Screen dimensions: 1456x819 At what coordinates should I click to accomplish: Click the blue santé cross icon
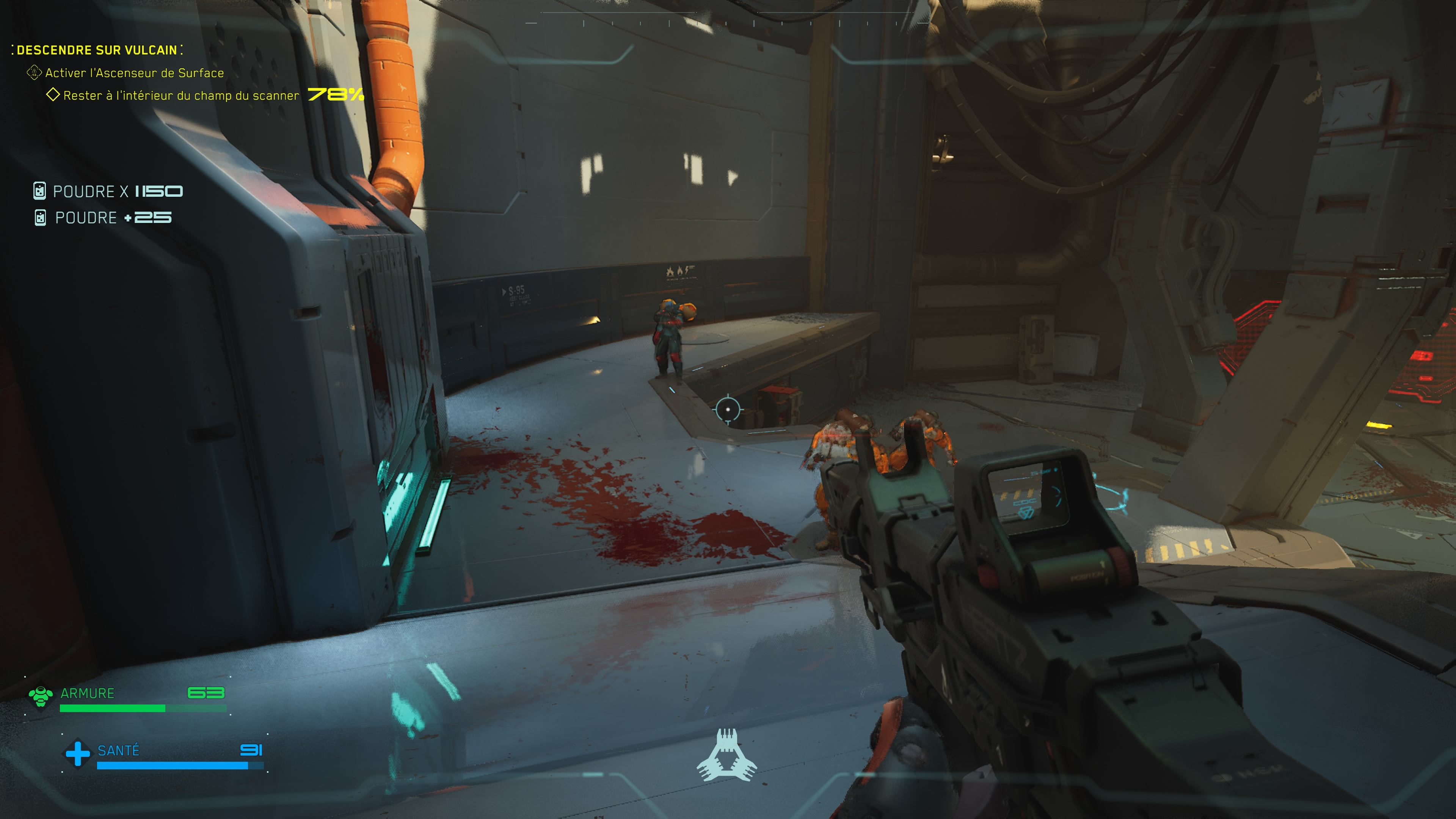coord(77,753)
